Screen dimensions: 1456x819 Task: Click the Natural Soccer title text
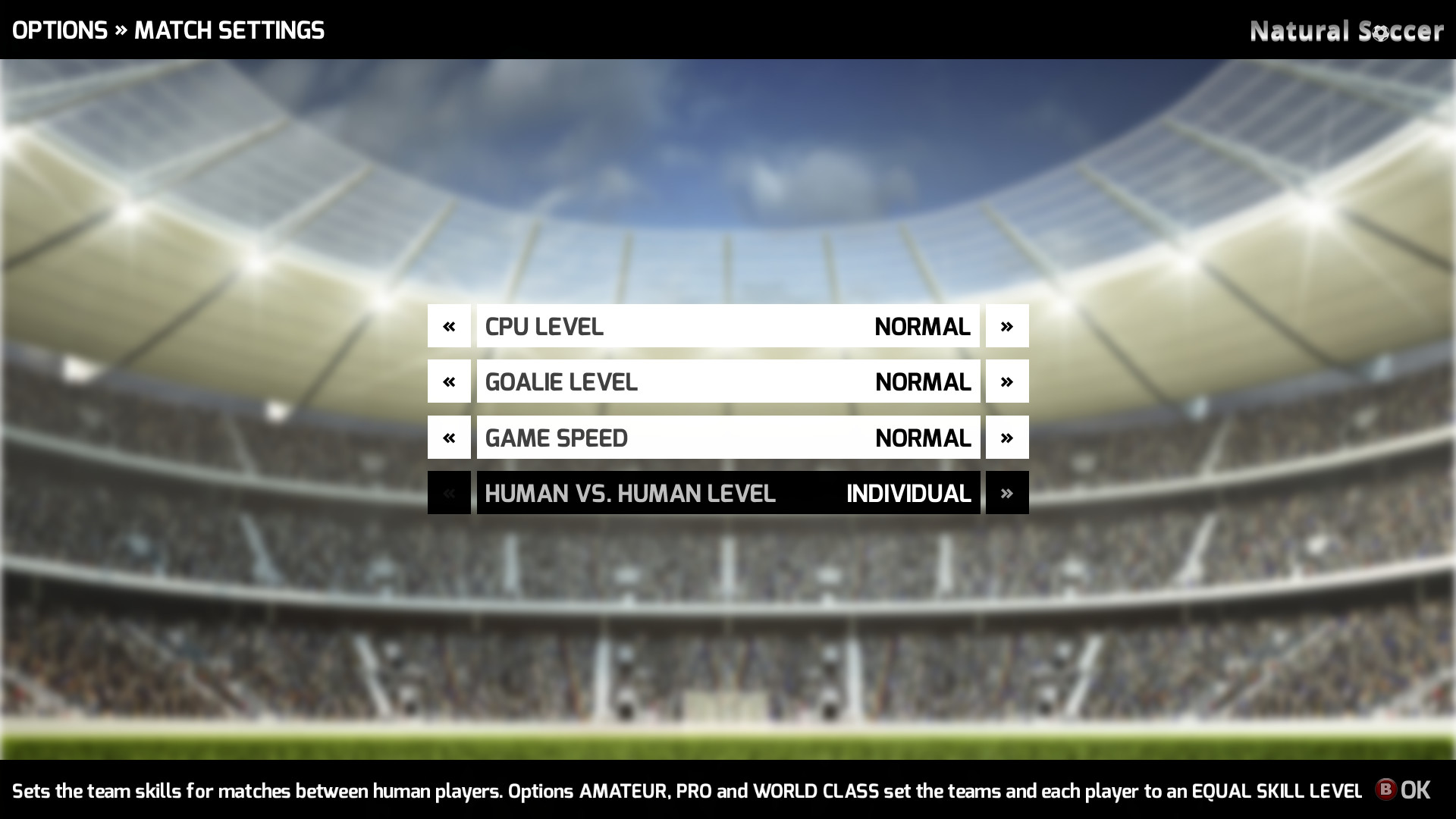pos(1346,32)
